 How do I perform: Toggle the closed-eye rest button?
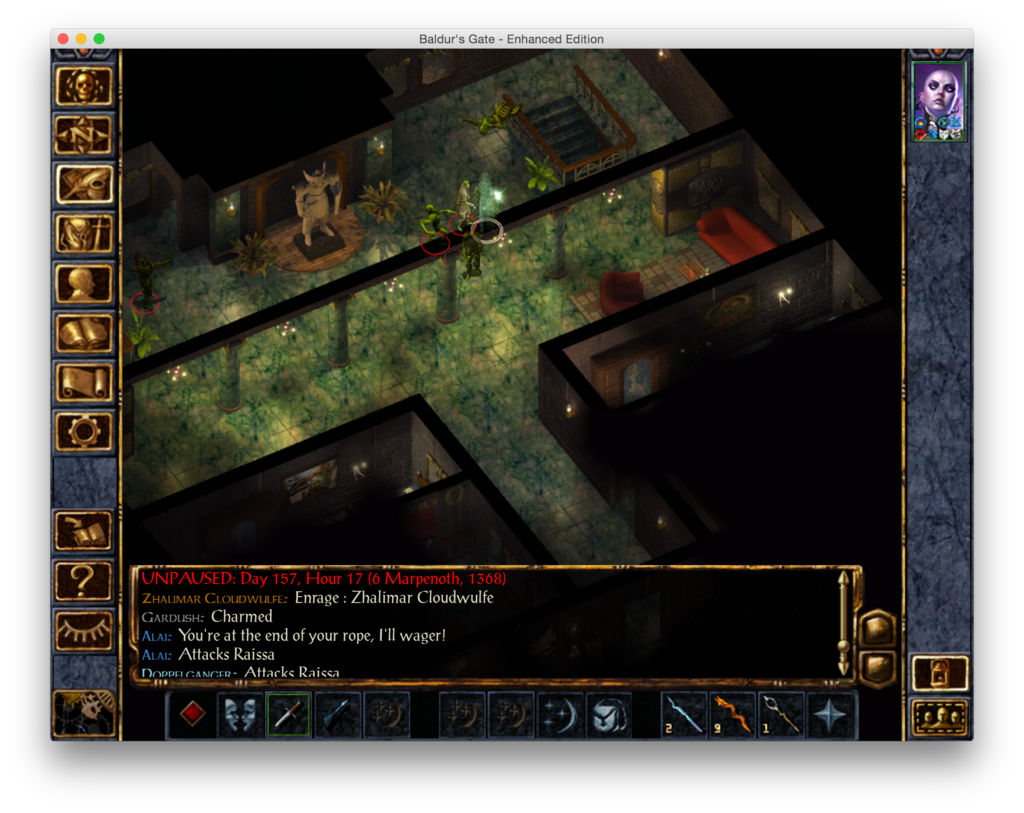click(84, 631)
